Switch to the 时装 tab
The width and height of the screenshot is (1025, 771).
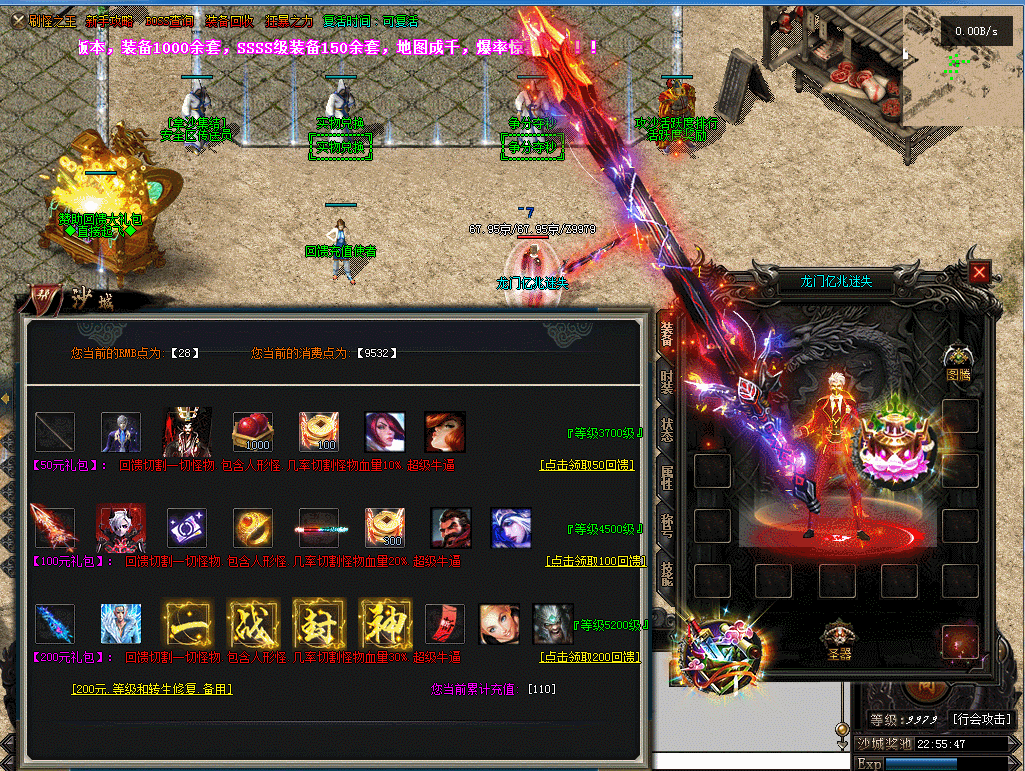coord(666,385)
